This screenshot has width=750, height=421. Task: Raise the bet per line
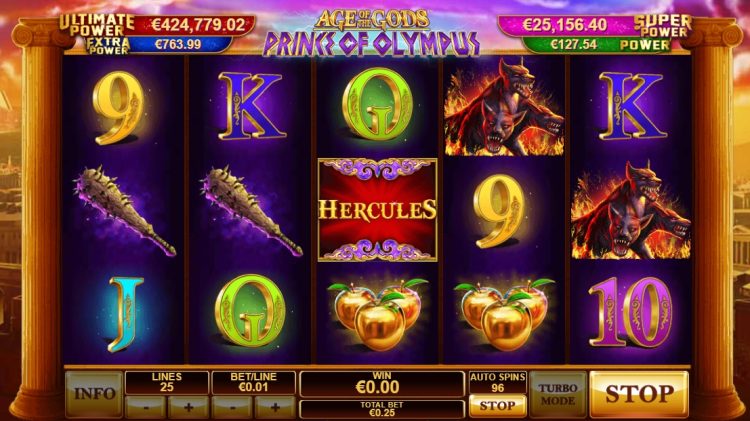(274, 407)
